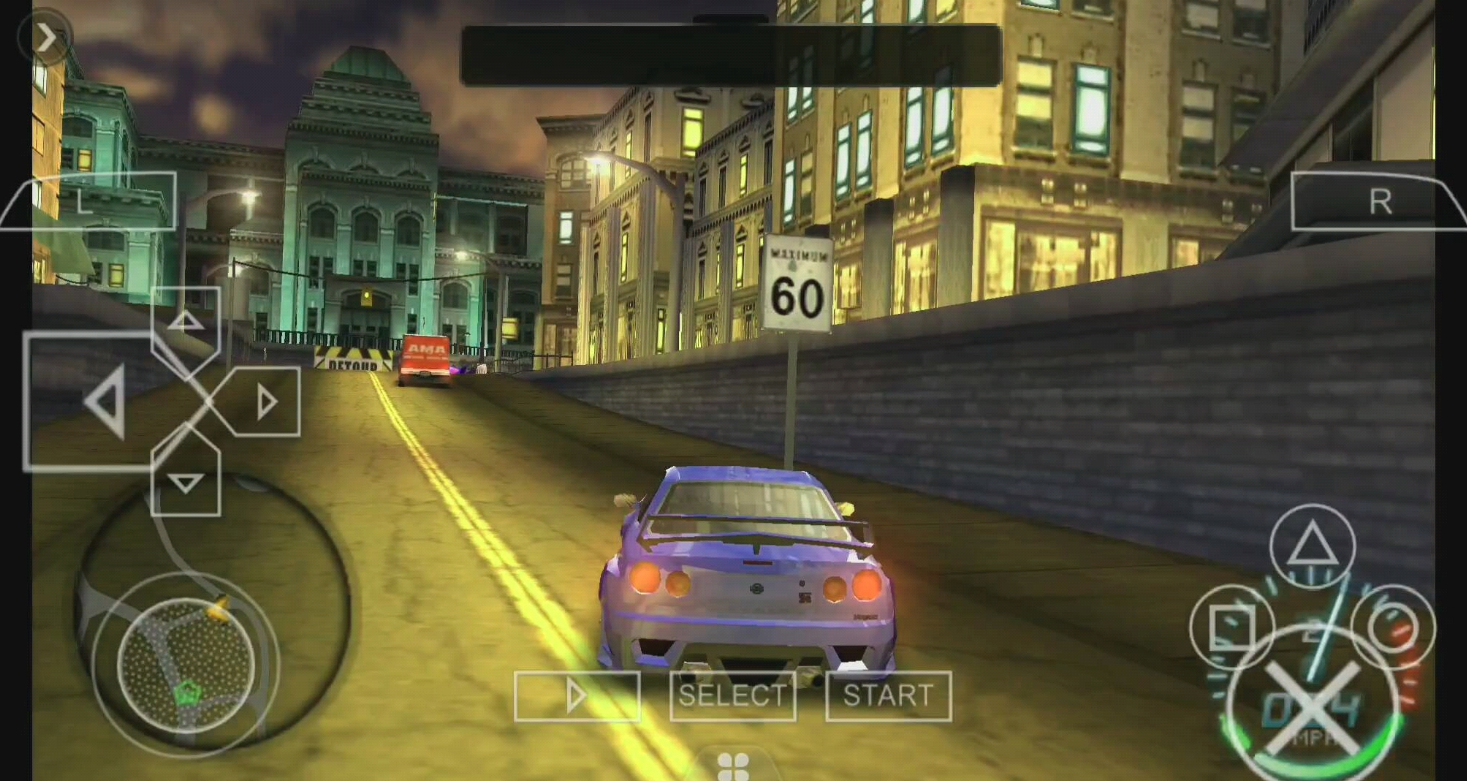Tap the analog stick thumb pad

[x=185, y=663]
